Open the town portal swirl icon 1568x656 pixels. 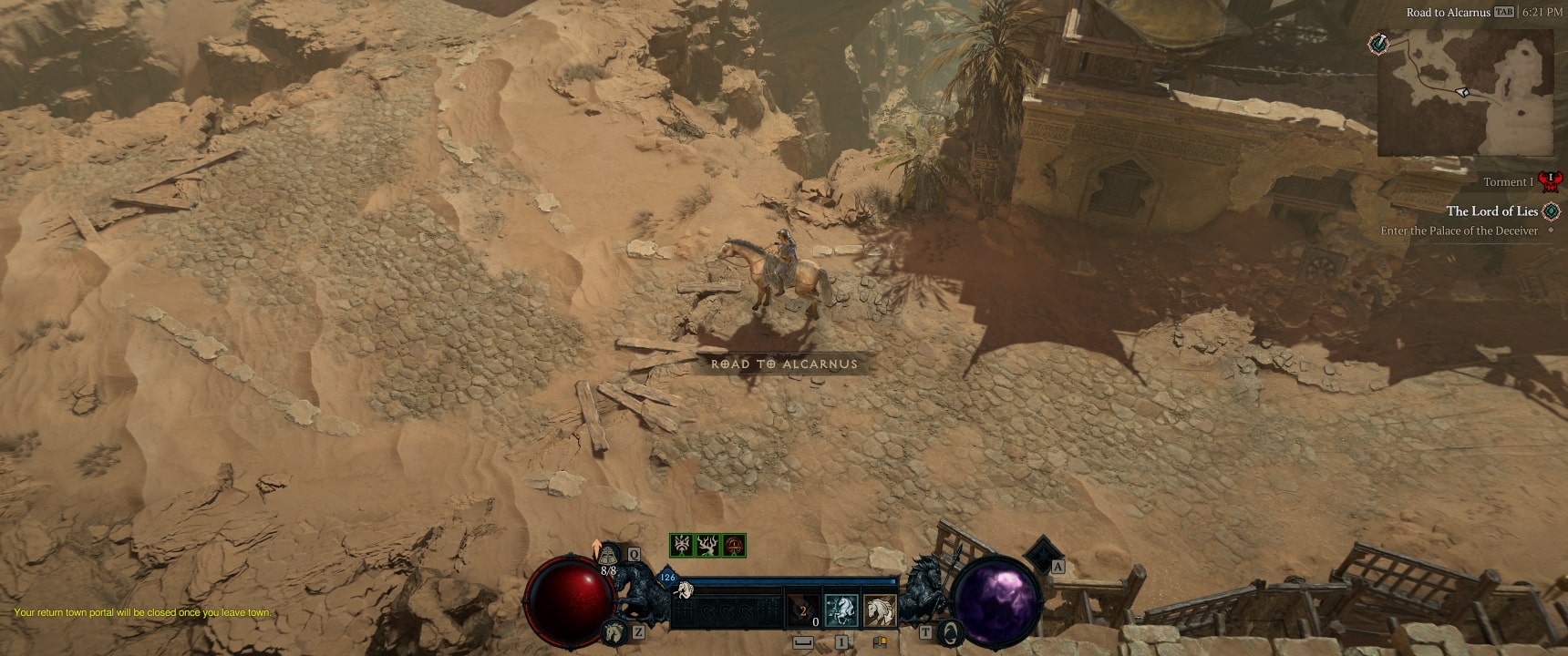coord(950,630)
